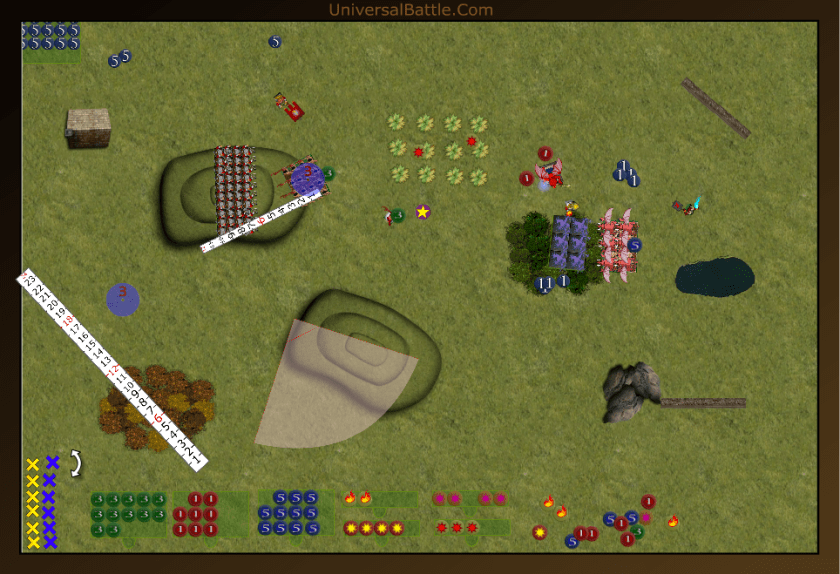Click the white curved rotate arrow icon
840x574 pixels.
click(75, 463)
